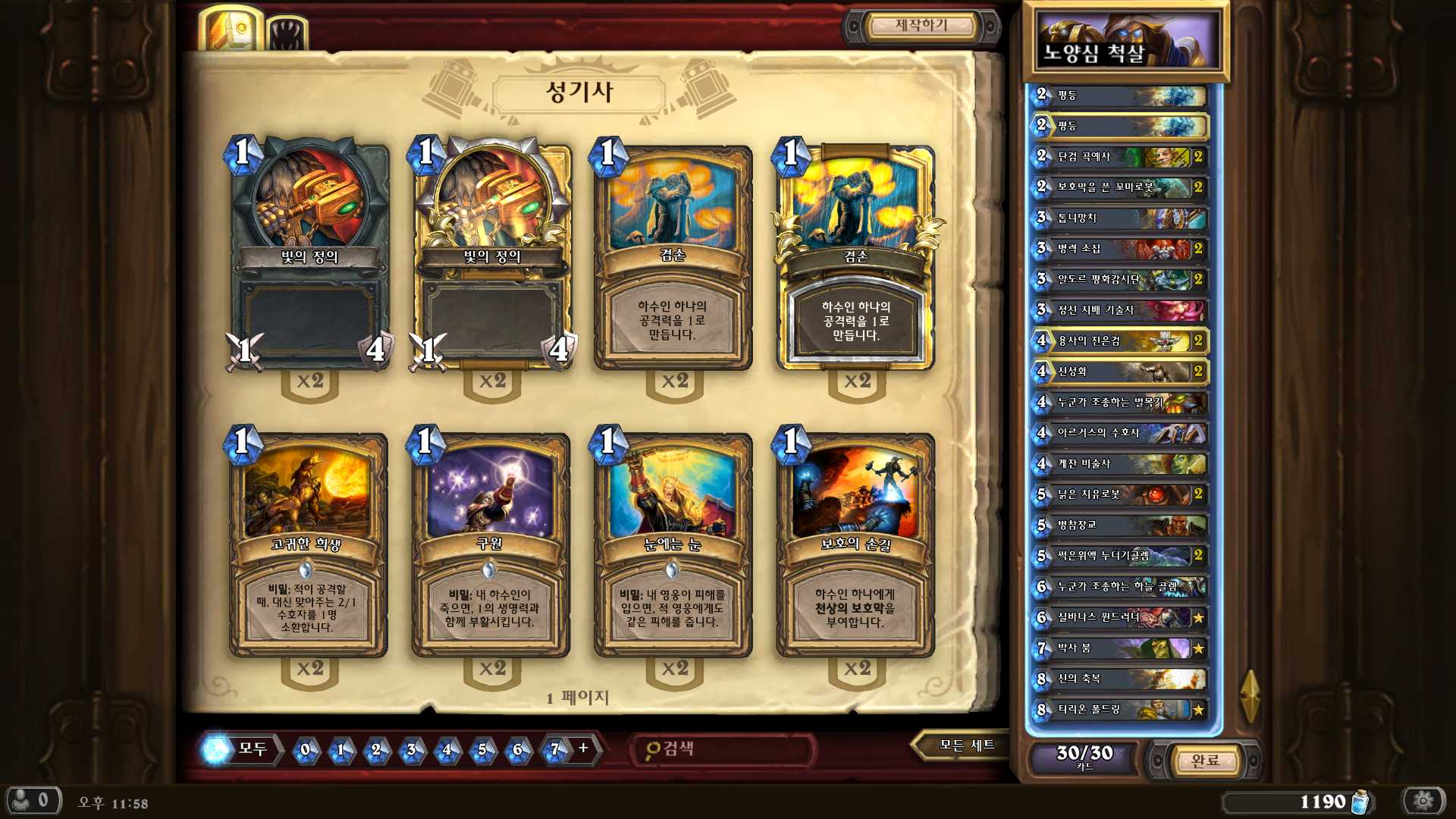The width and height of the screenshot is (1456, 819).
Task: Choose the 구원 secret card
Action: tap(491, 544)
